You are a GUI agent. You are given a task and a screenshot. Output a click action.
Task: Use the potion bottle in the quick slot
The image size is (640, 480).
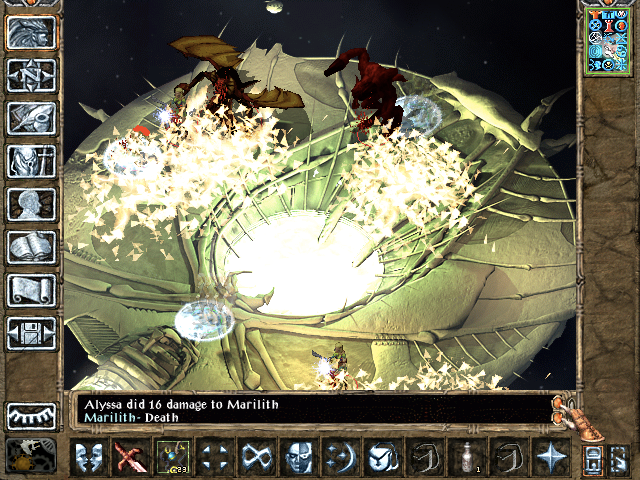pos(464,457)
